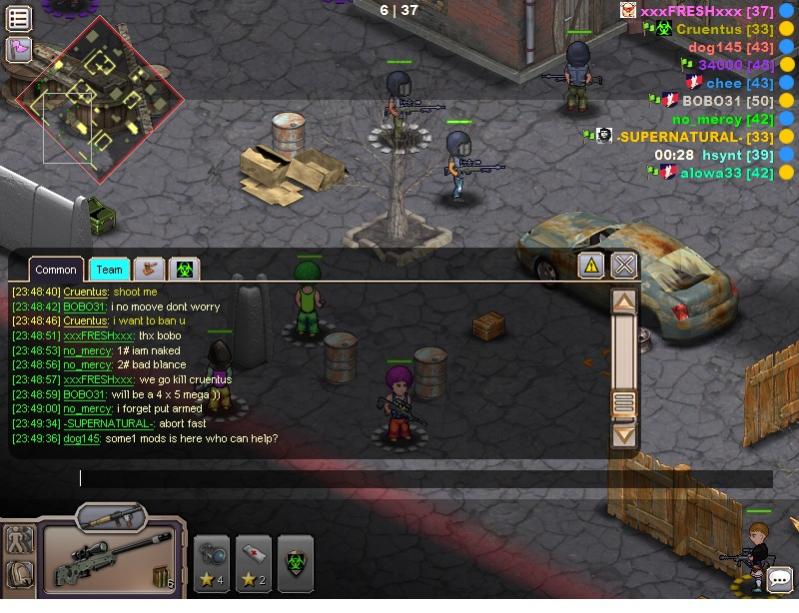Open the pointing-hand chat tab
Screen dimensions: 799x613
[149, 269]
